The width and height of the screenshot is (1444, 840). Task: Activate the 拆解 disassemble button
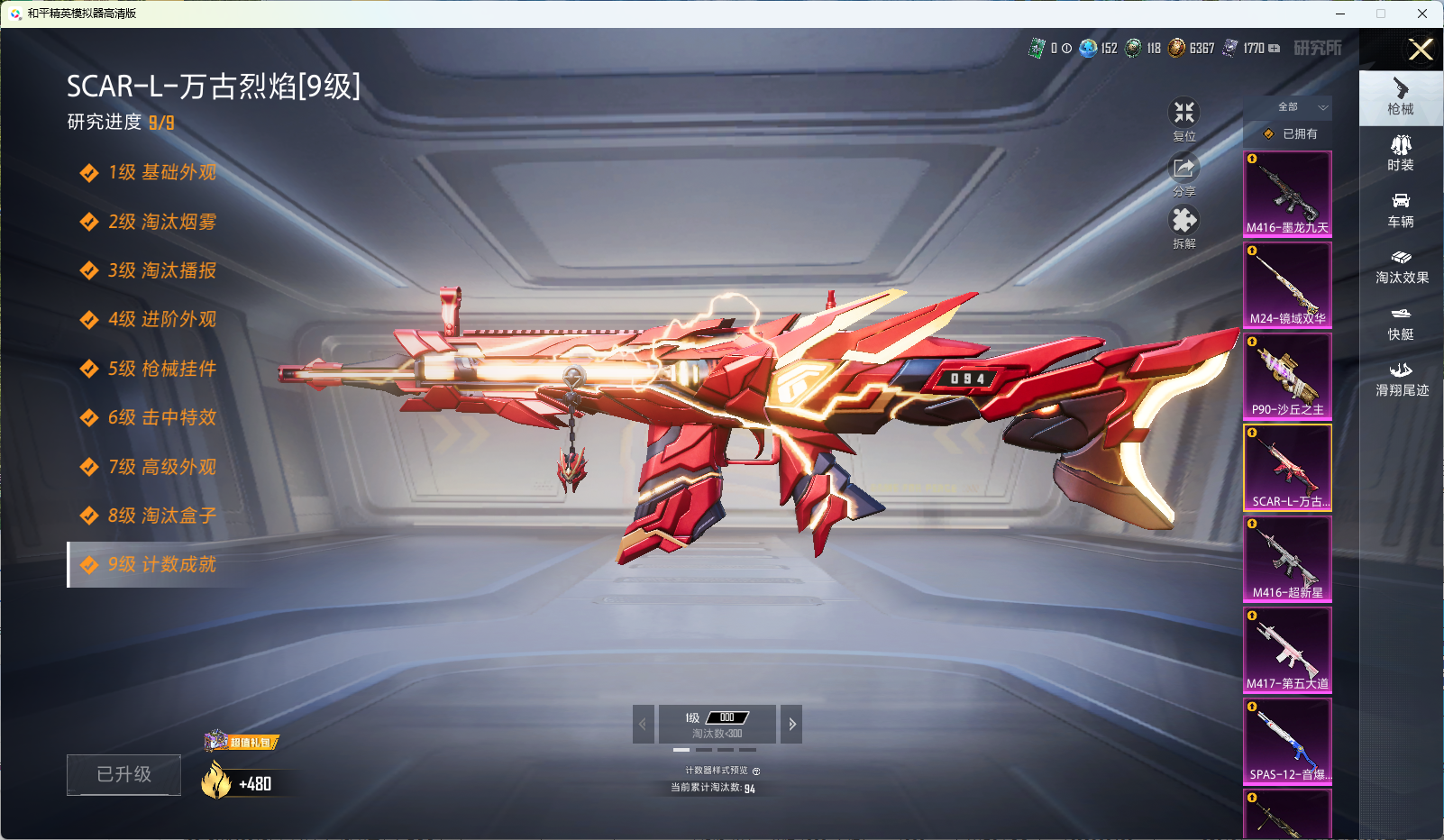[x=1184, y=227]
